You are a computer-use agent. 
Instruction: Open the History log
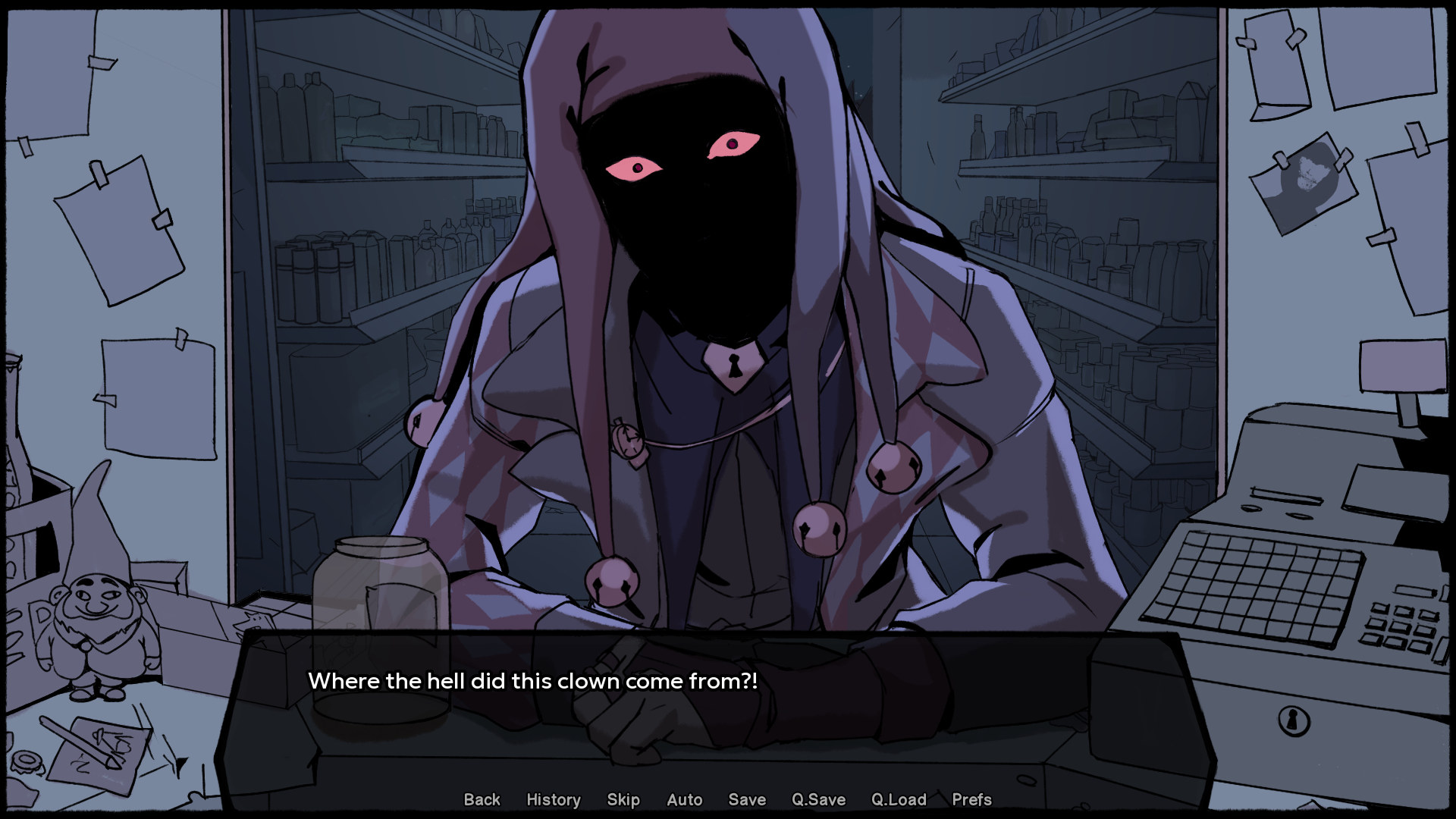point(553,799)
